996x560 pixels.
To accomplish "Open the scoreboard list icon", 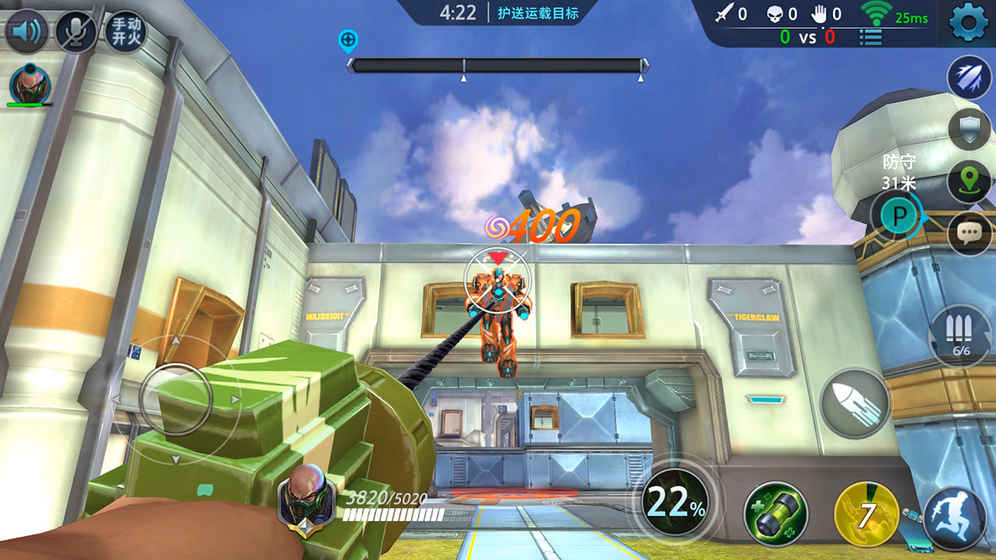I will pyautogui.click(x=871, y=38).
